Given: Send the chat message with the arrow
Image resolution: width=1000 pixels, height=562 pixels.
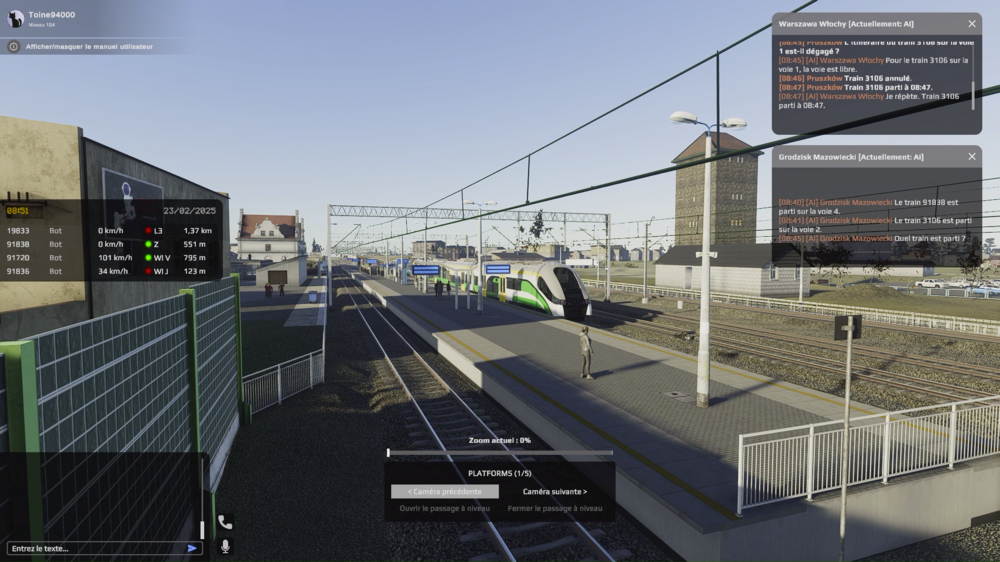Looking at the screenshot, I should [x=192, y=548].
